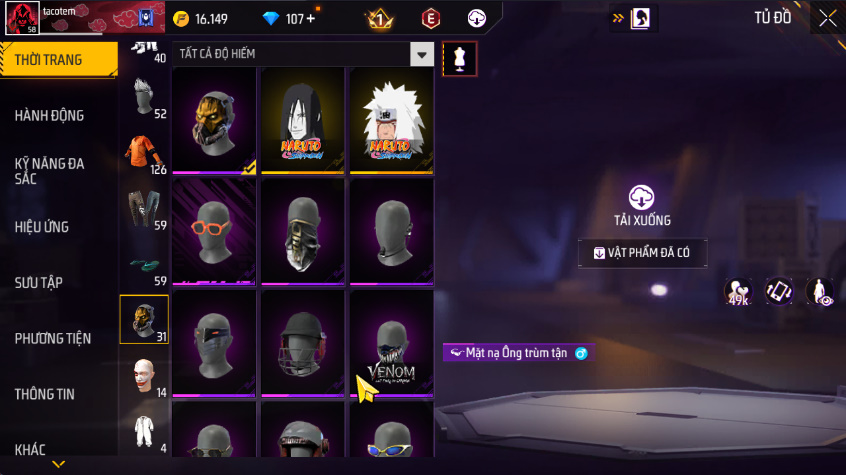Pick the orange glasses item
This screenshot has width=846, height=475.
click(x=213, y=232)
